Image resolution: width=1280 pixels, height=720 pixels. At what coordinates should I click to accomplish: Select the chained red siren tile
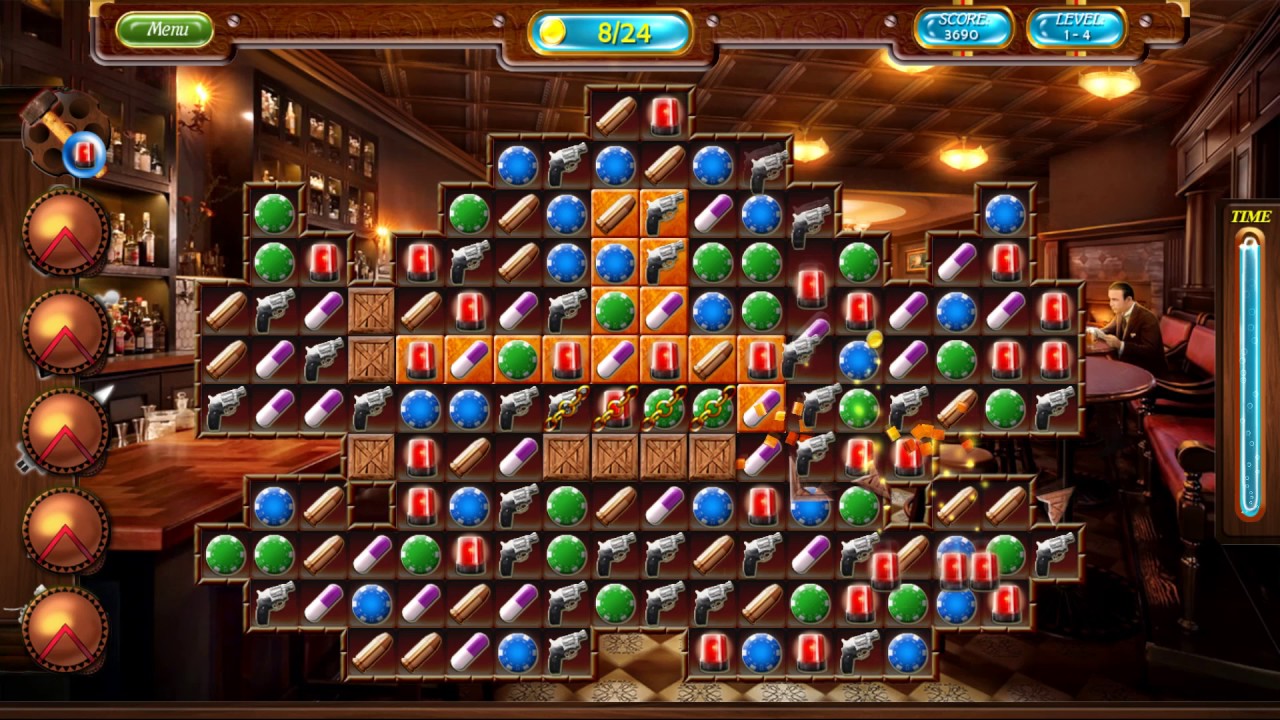click(x=615, y=409)
